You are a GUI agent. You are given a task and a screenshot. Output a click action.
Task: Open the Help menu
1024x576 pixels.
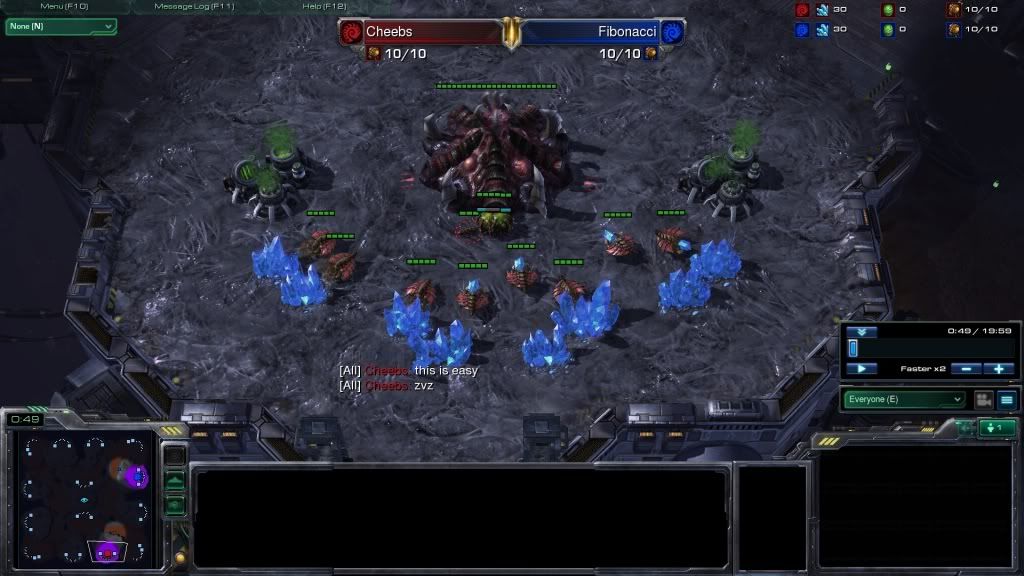[325, 6]
